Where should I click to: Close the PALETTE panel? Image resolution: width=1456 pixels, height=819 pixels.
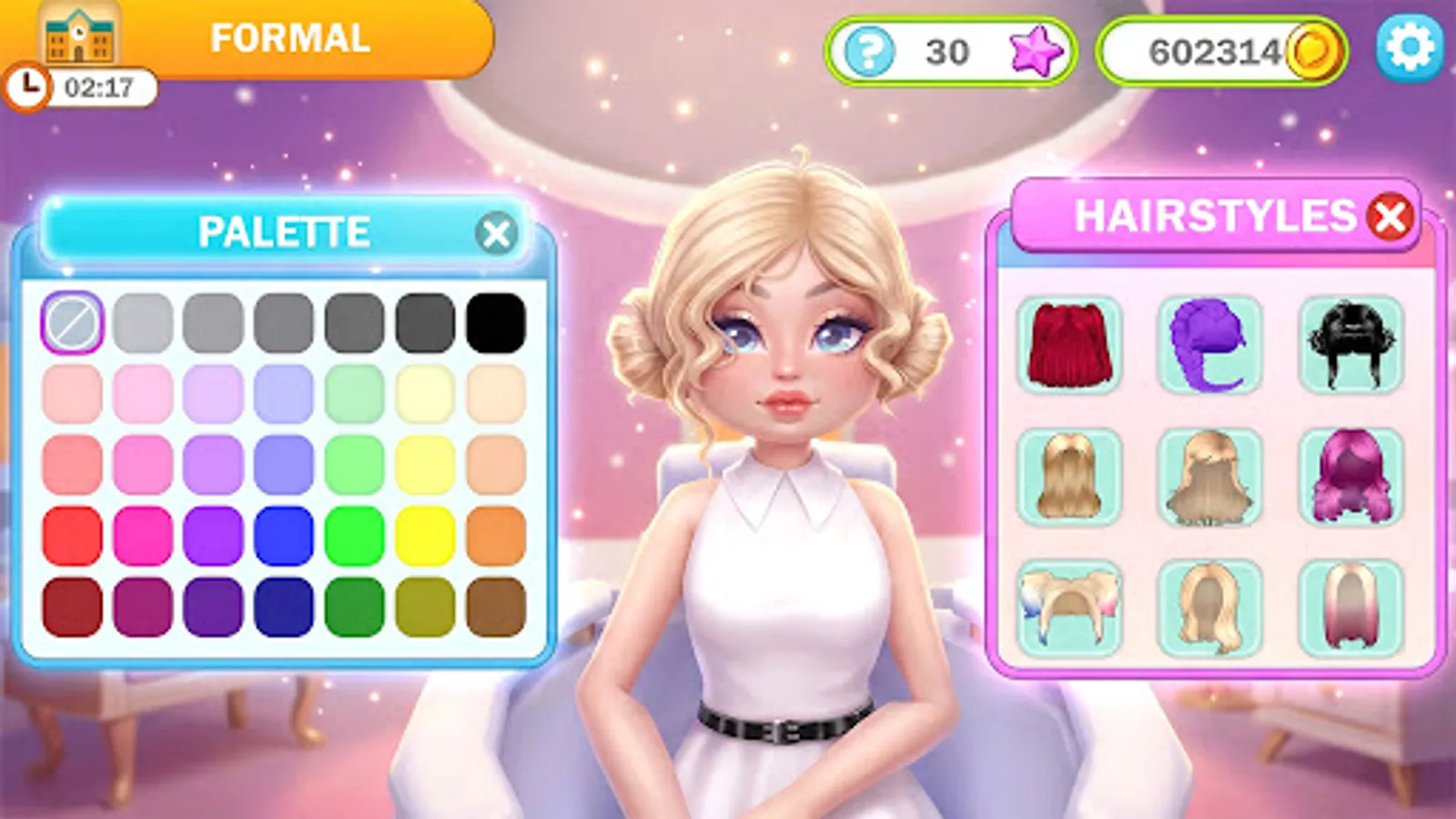click(496, 233)
